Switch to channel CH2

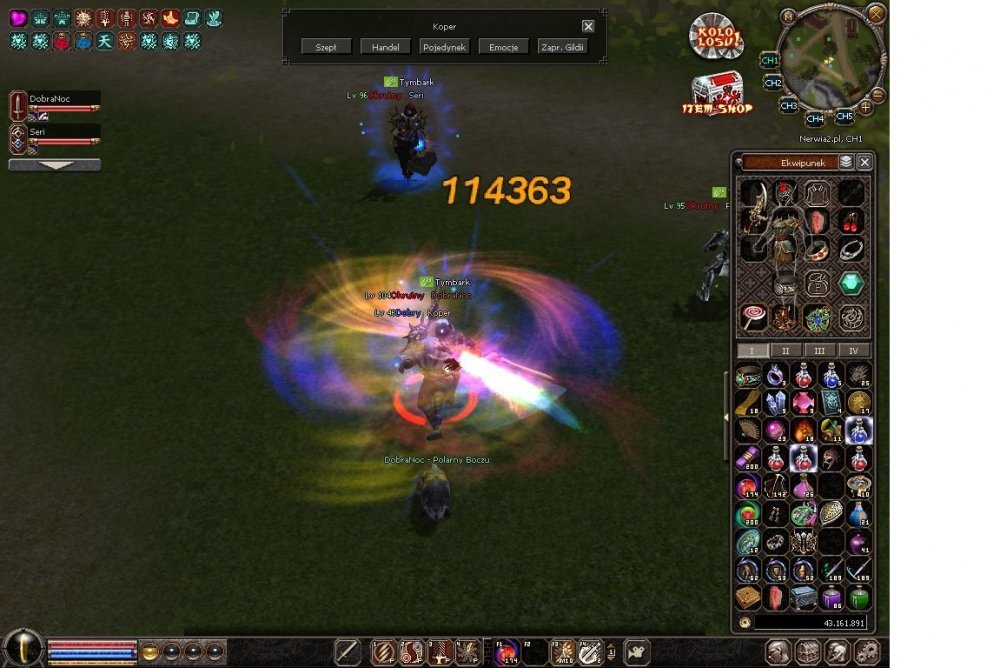pyautogui.click(x=773, y=83)
